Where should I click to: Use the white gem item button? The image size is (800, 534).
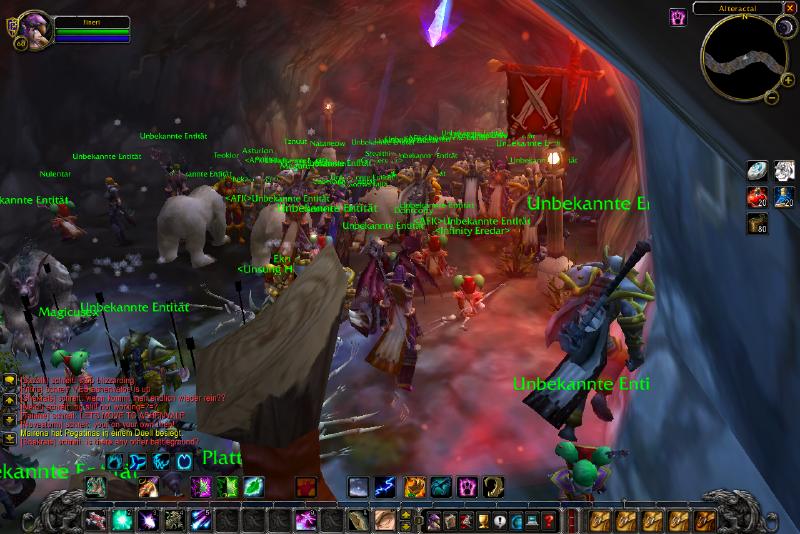(x=758, y=172)
